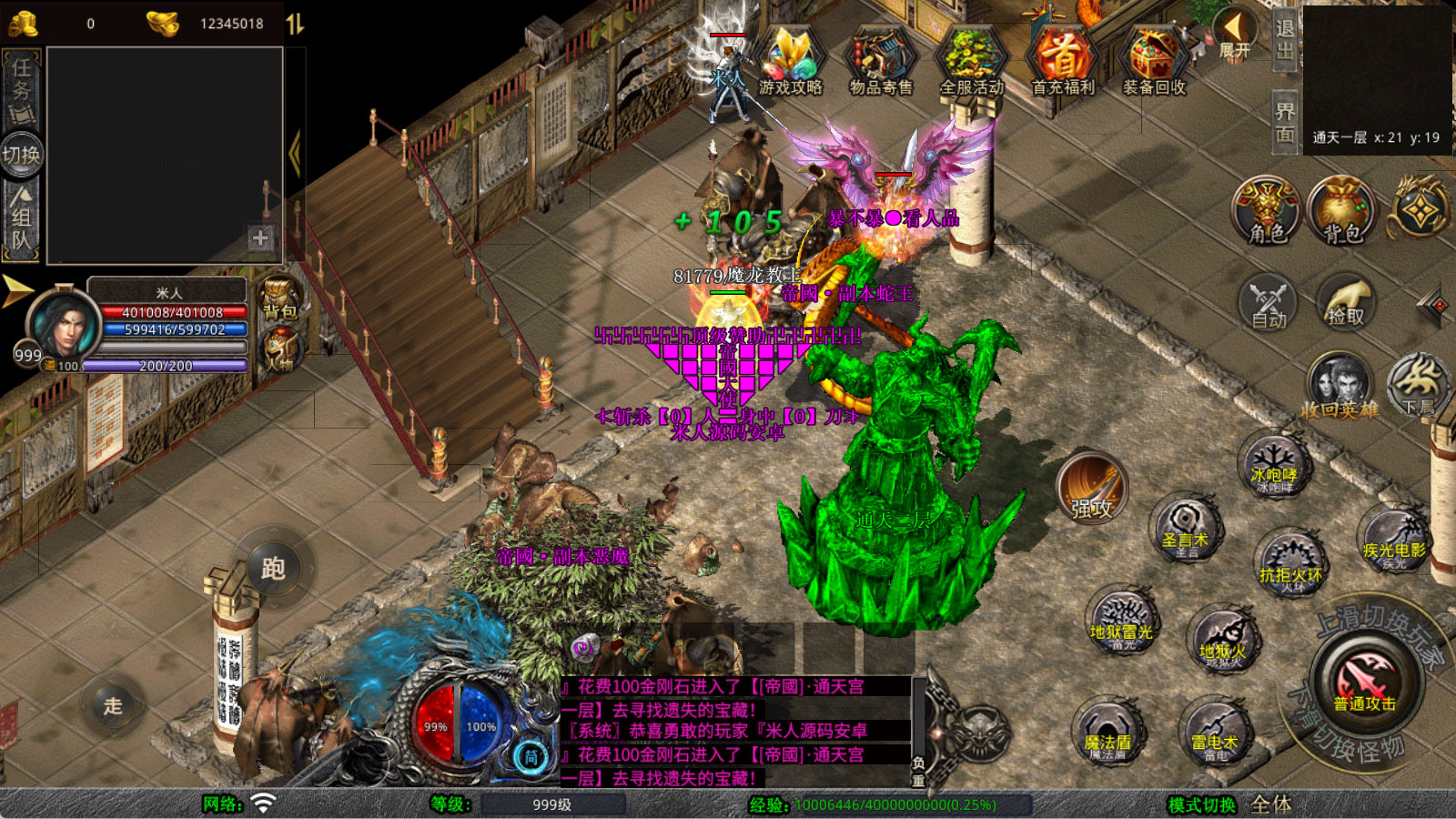Image resolution: width=1456 pixels, height=819 pixels.
Task: Open the 角色 character sheet
Action: click(1268, 210)
